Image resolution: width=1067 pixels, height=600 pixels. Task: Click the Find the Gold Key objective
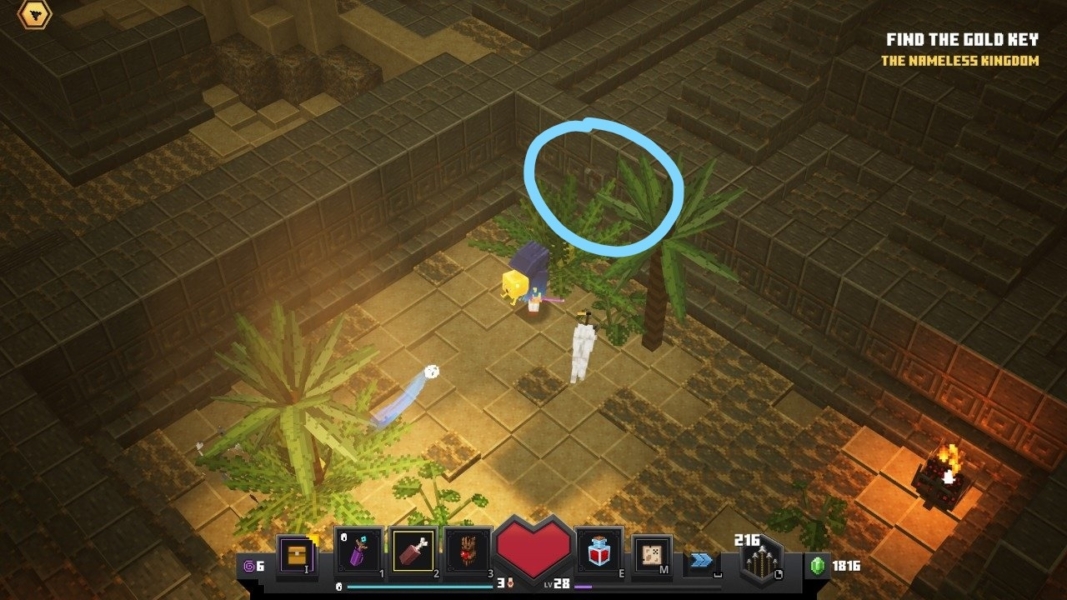962,40
